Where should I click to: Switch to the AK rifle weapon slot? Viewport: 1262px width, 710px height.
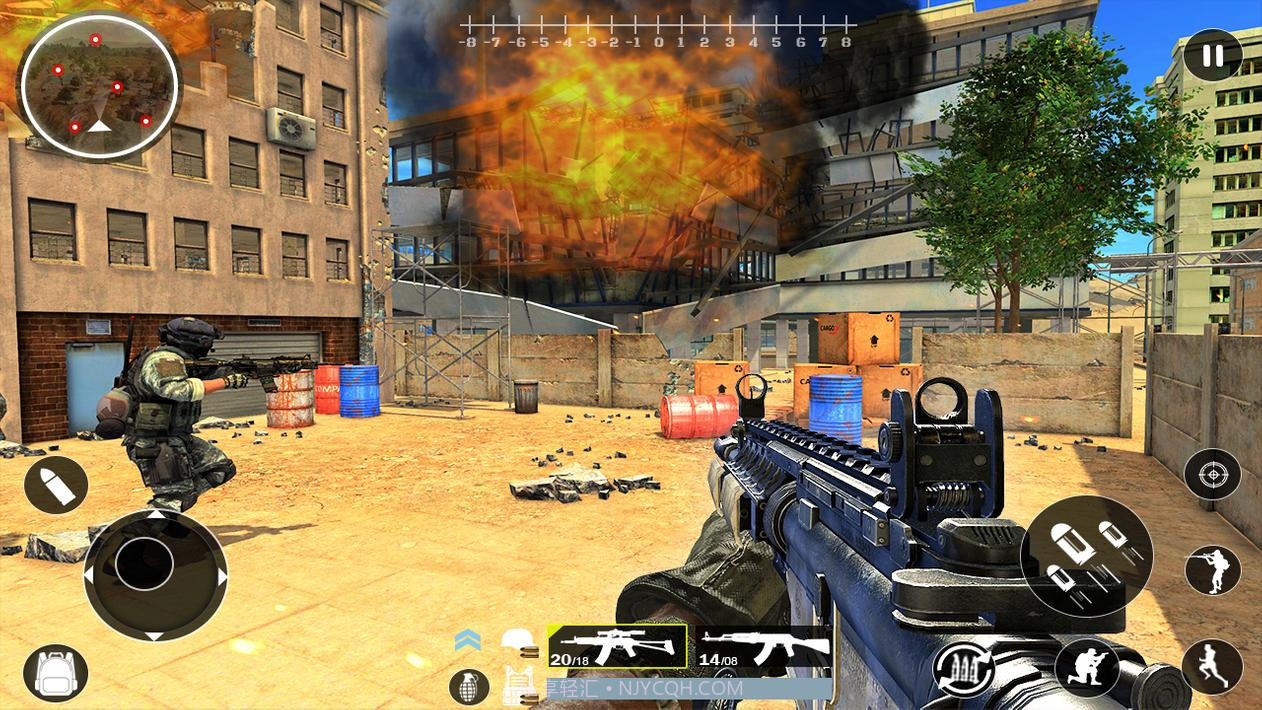click(x=764, y=647)
